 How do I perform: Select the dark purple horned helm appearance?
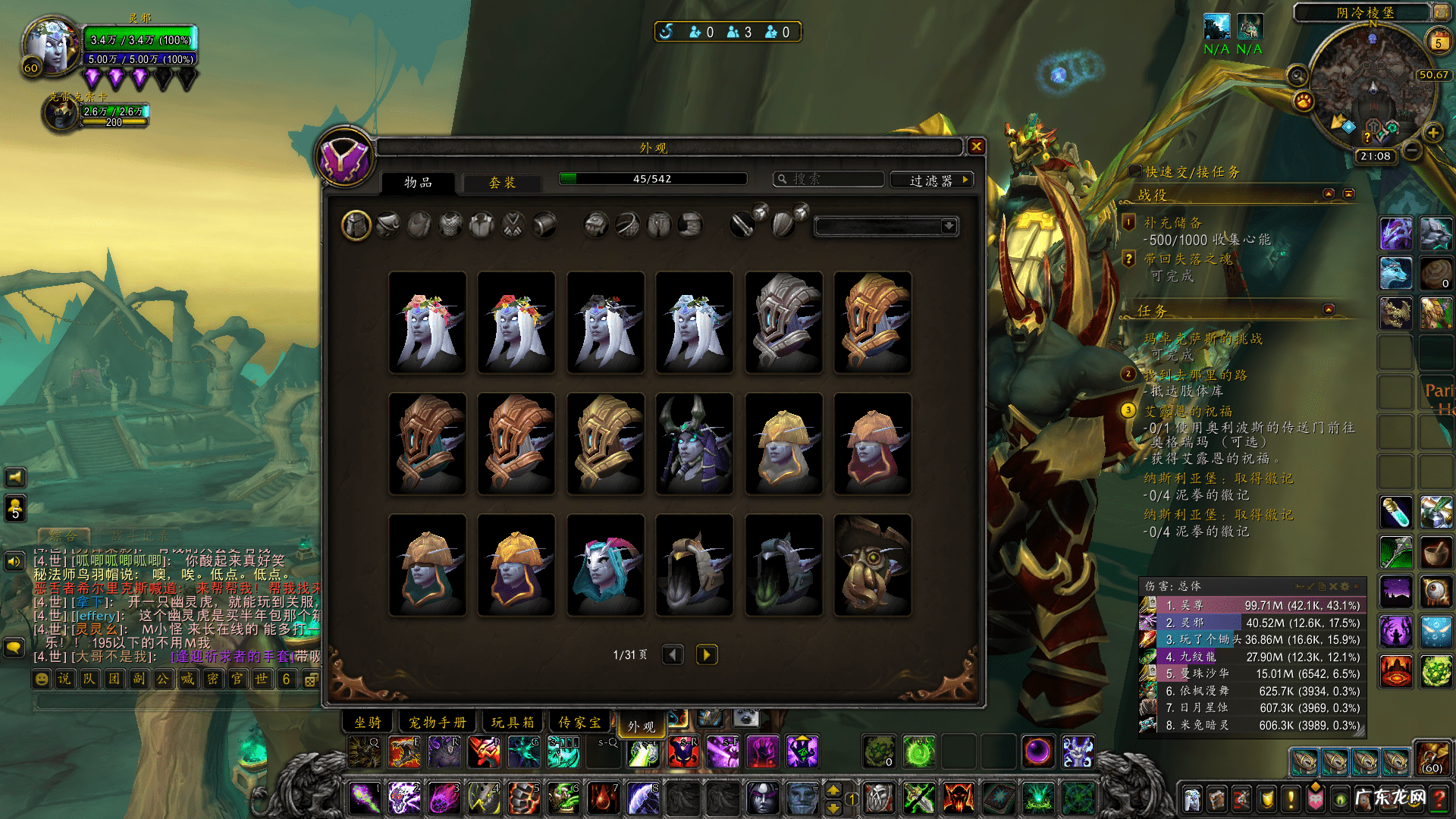(694, 444)
